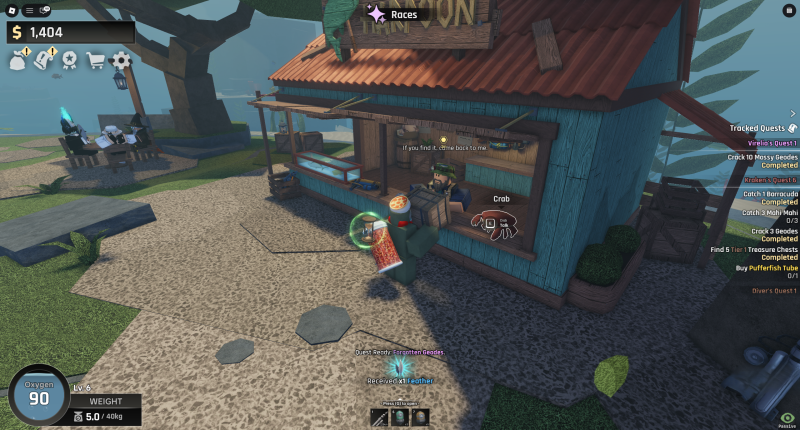800x430 pixels.
Task: Select the orange tank hotbar slot
Action: pos(420,417)
